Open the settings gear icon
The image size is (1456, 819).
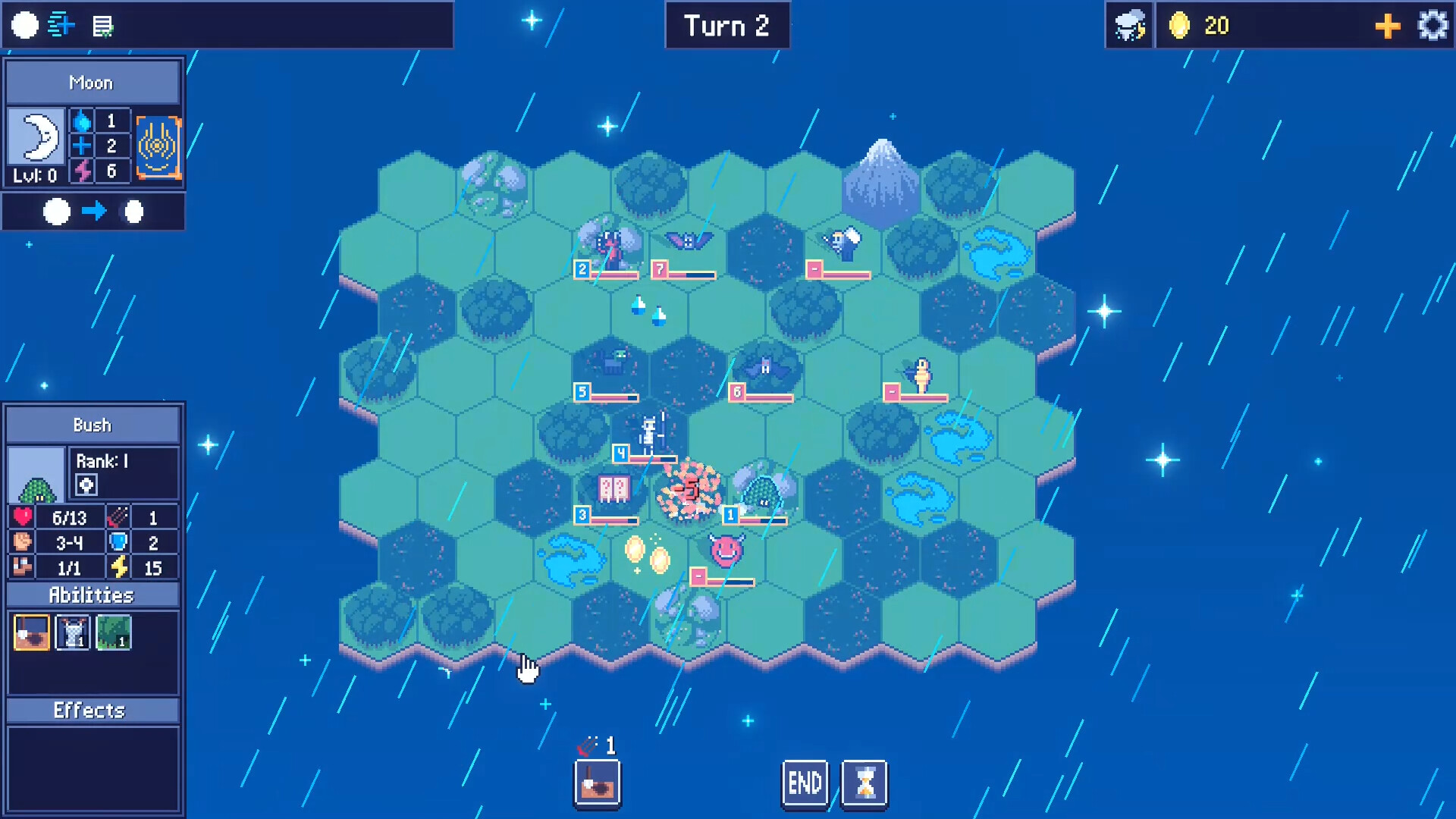click(x=1433, y=25)
